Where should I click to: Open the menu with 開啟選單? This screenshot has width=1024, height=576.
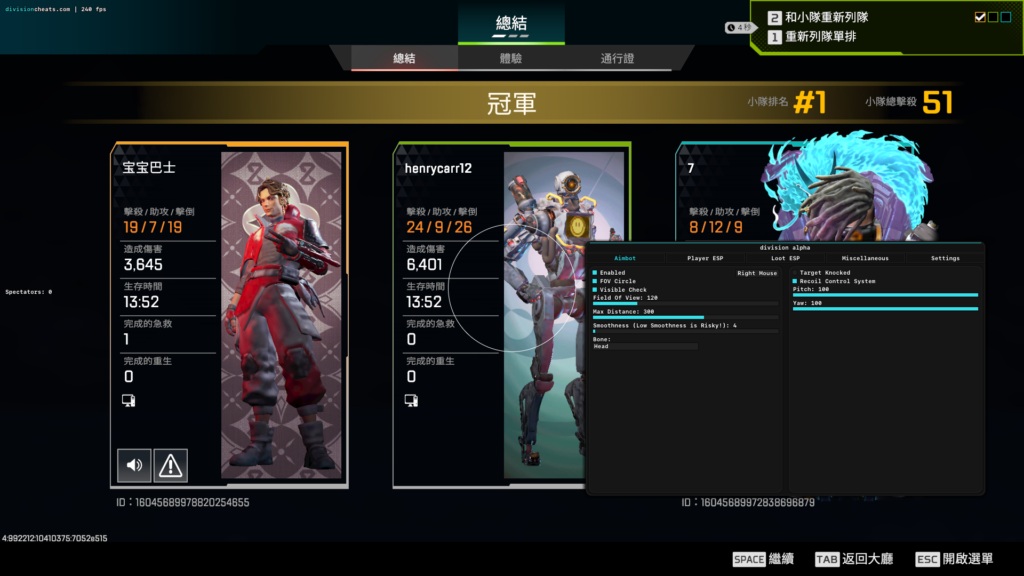tap(954, 559)
